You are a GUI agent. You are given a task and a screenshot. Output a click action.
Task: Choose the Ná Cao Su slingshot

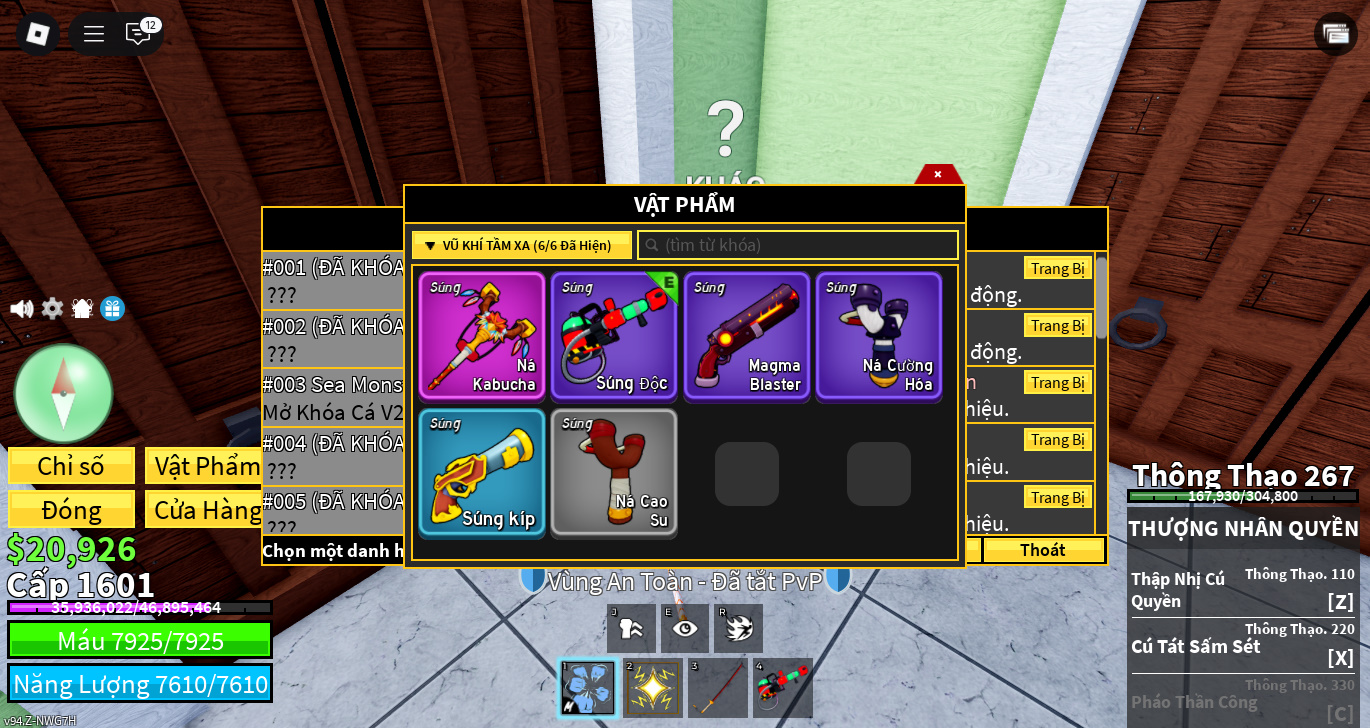pos(614,472)
